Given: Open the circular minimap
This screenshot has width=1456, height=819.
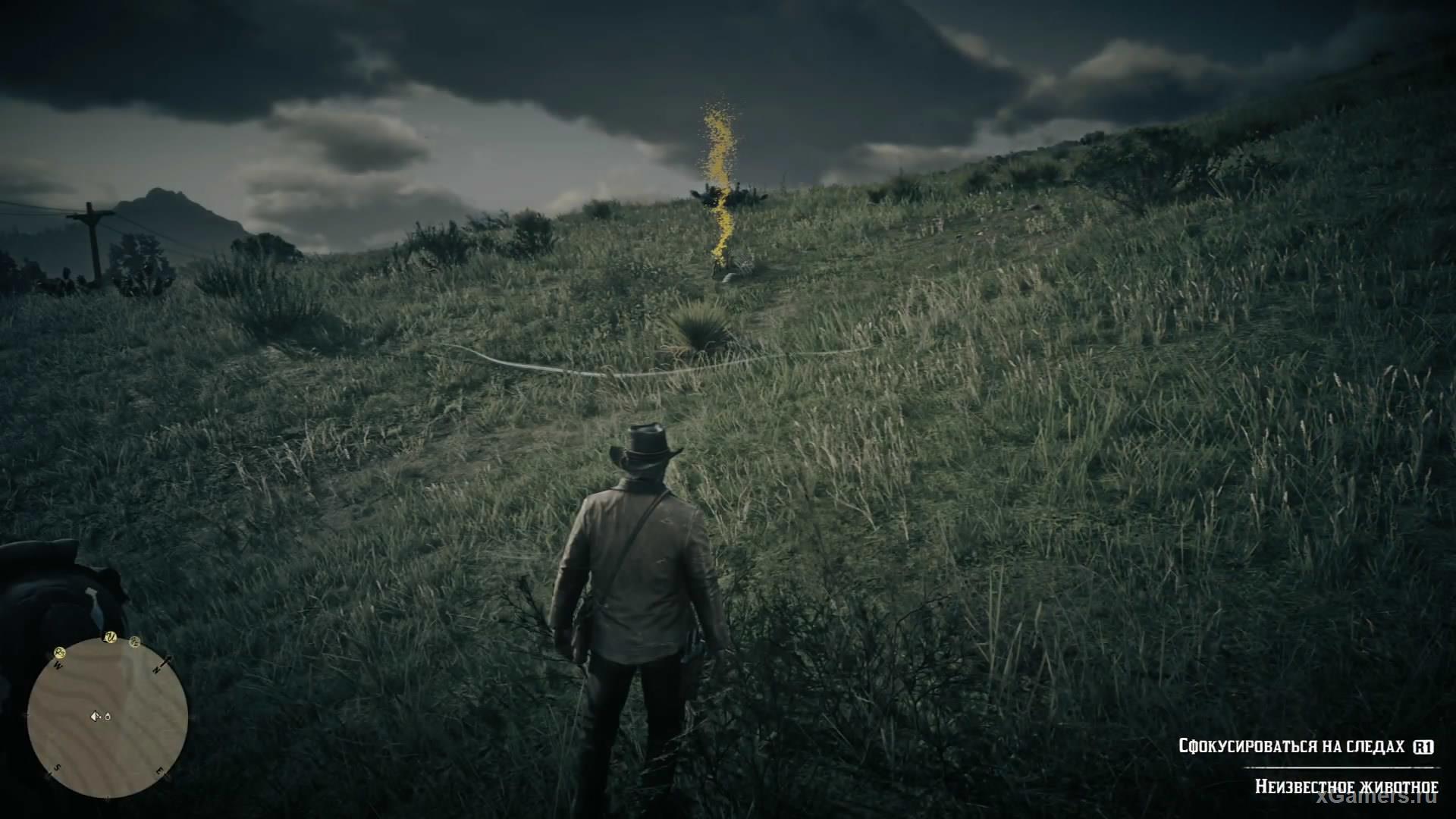Looking at the screenshot, I should click(108, 717).
